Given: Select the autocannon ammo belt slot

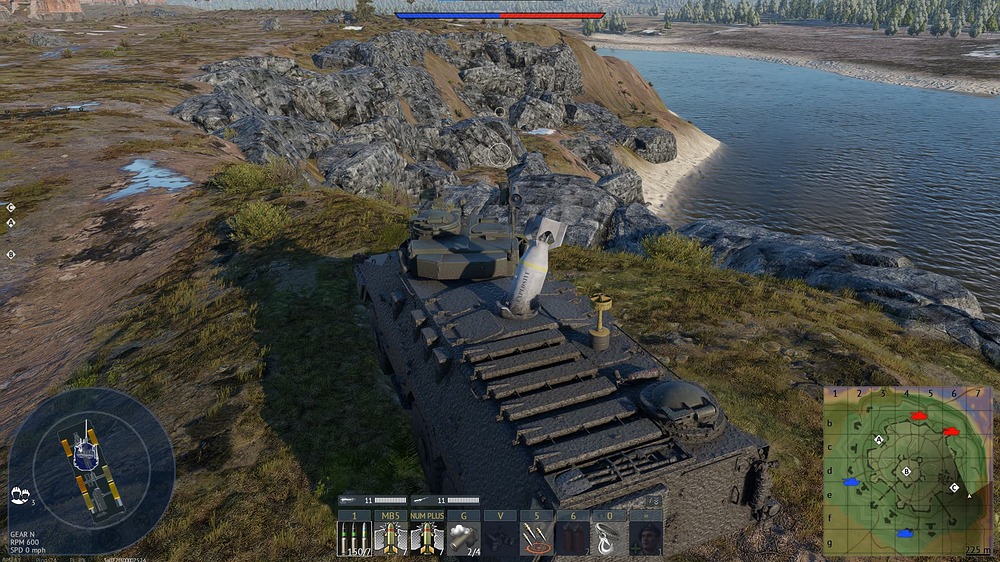Looking at the screenshot, I should (x=354, y=537).
